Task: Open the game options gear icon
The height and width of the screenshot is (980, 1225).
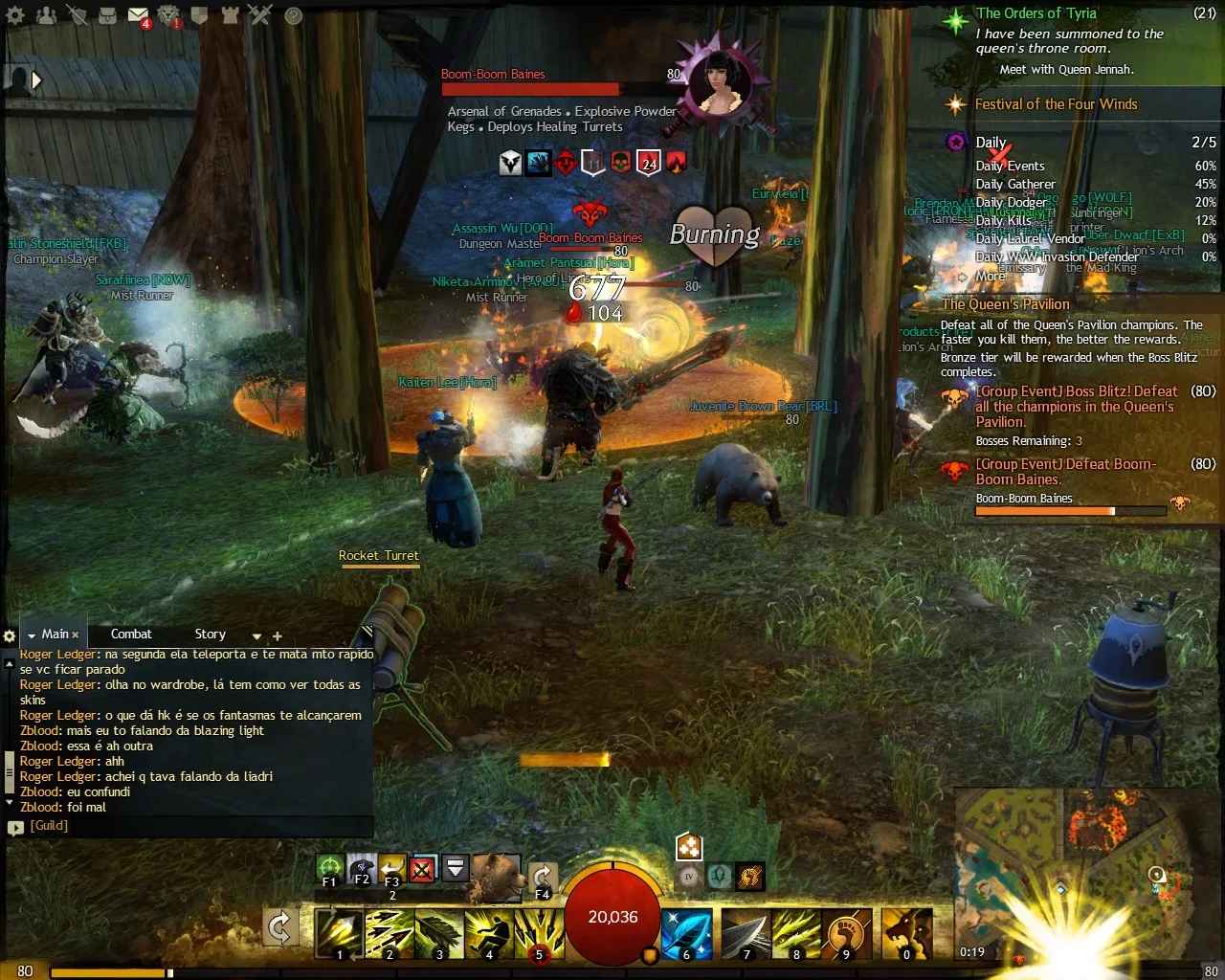Action: pyautogui.click(x=15, y=14)
